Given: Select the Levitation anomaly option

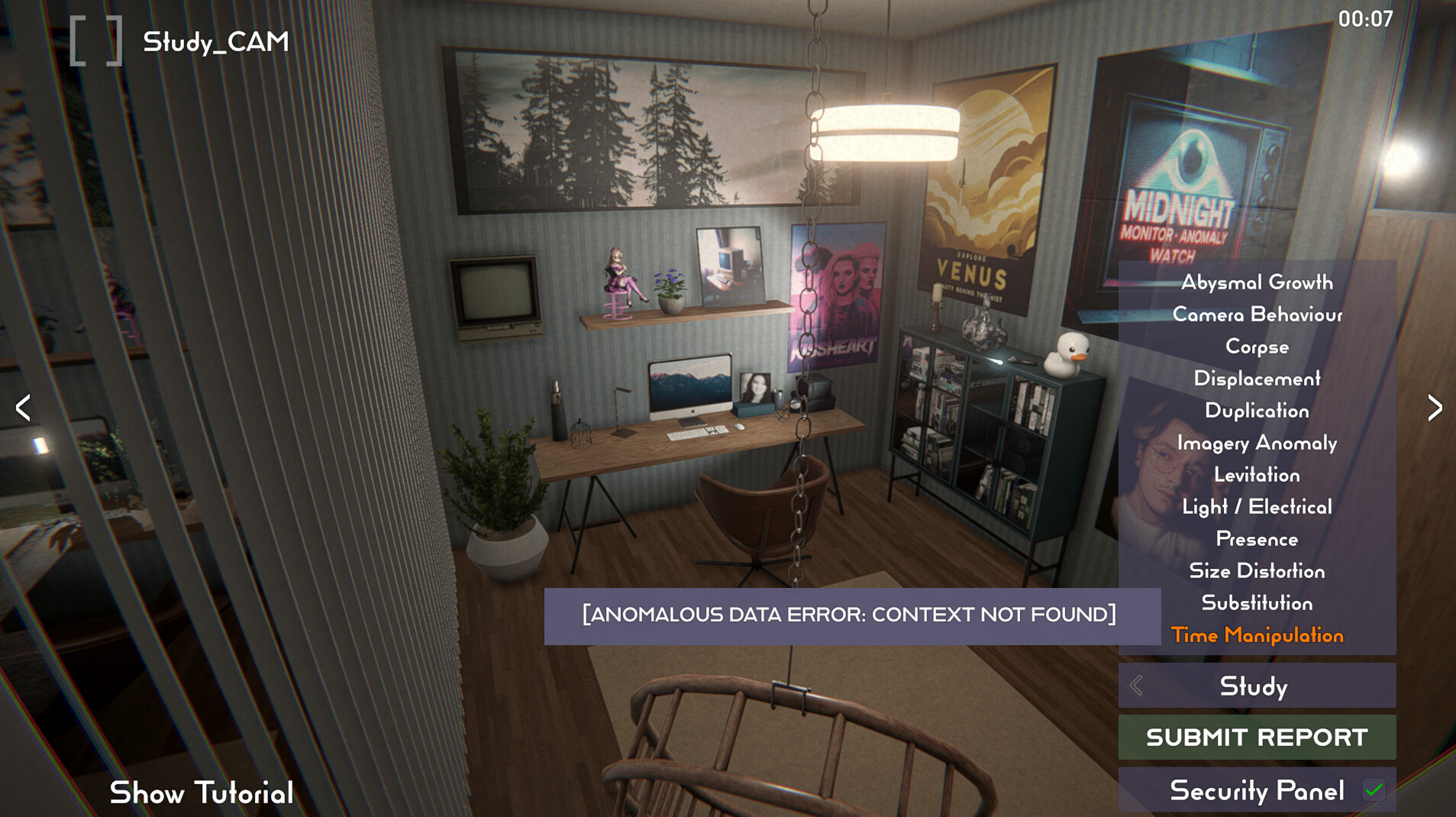Looking at the screenshot, I should (1257, 474).
